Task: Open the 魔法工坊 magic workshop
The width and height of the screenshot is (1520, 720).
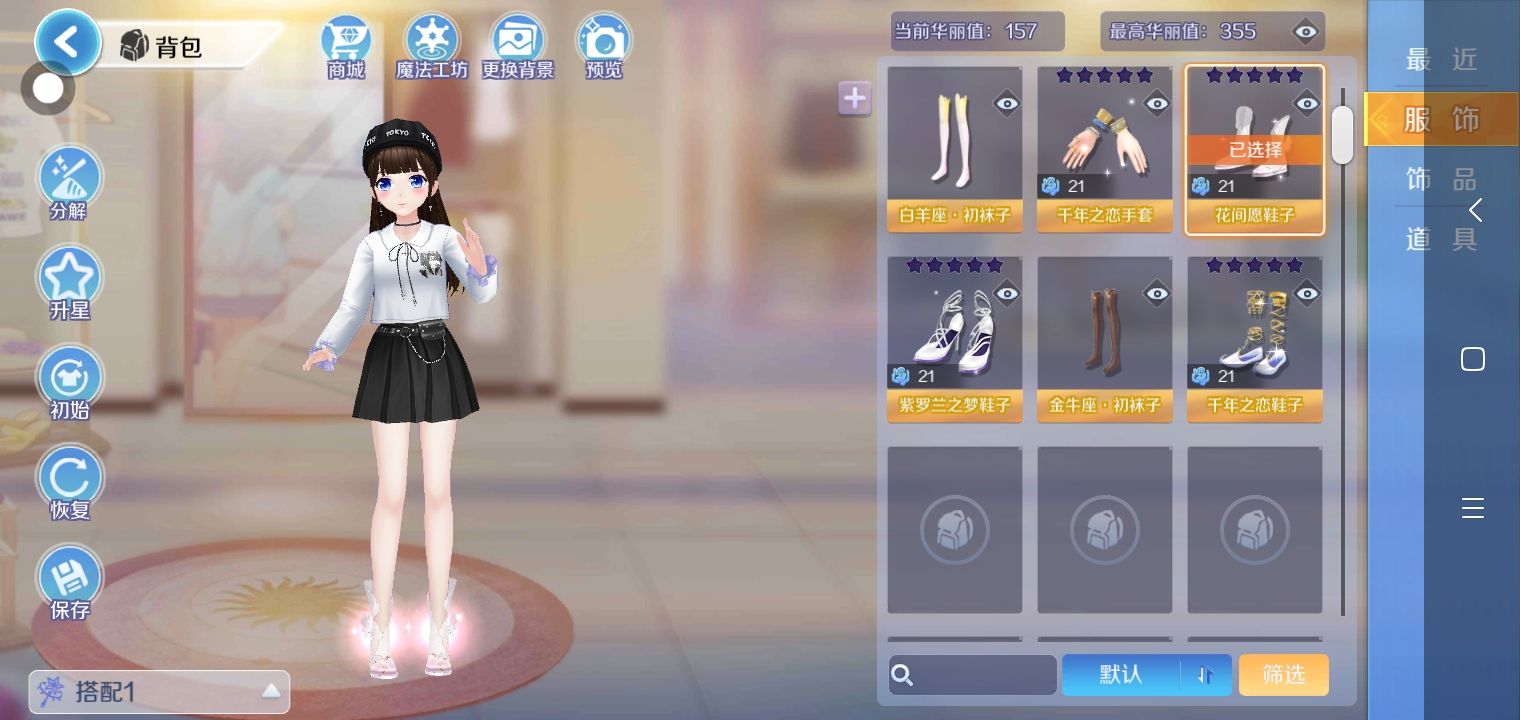Action: coord(432,46)
